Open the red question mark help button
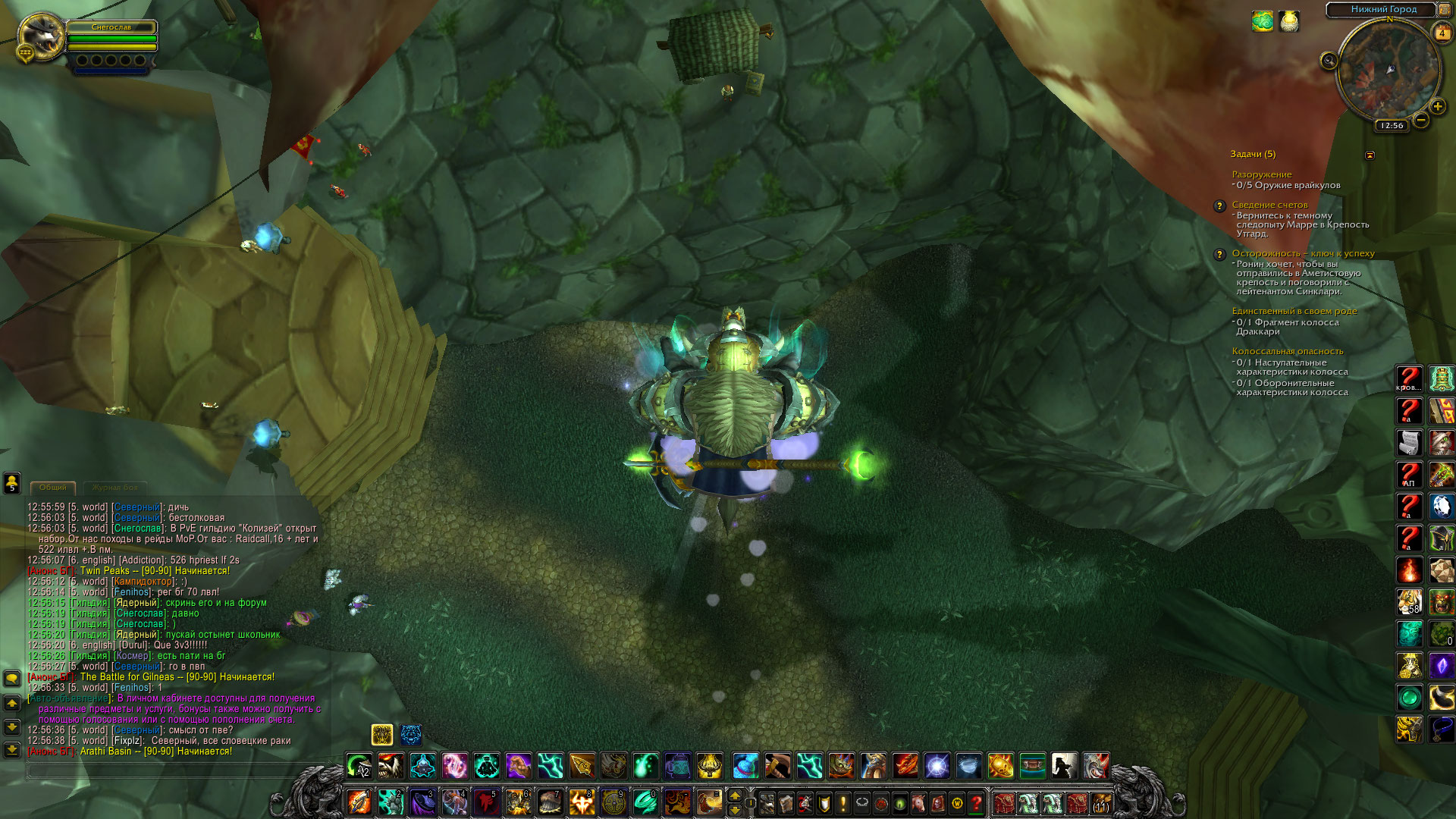Image resolution: width=1456 pixels, height=819 pixels. pyautogui.click(x=977, y=802)
